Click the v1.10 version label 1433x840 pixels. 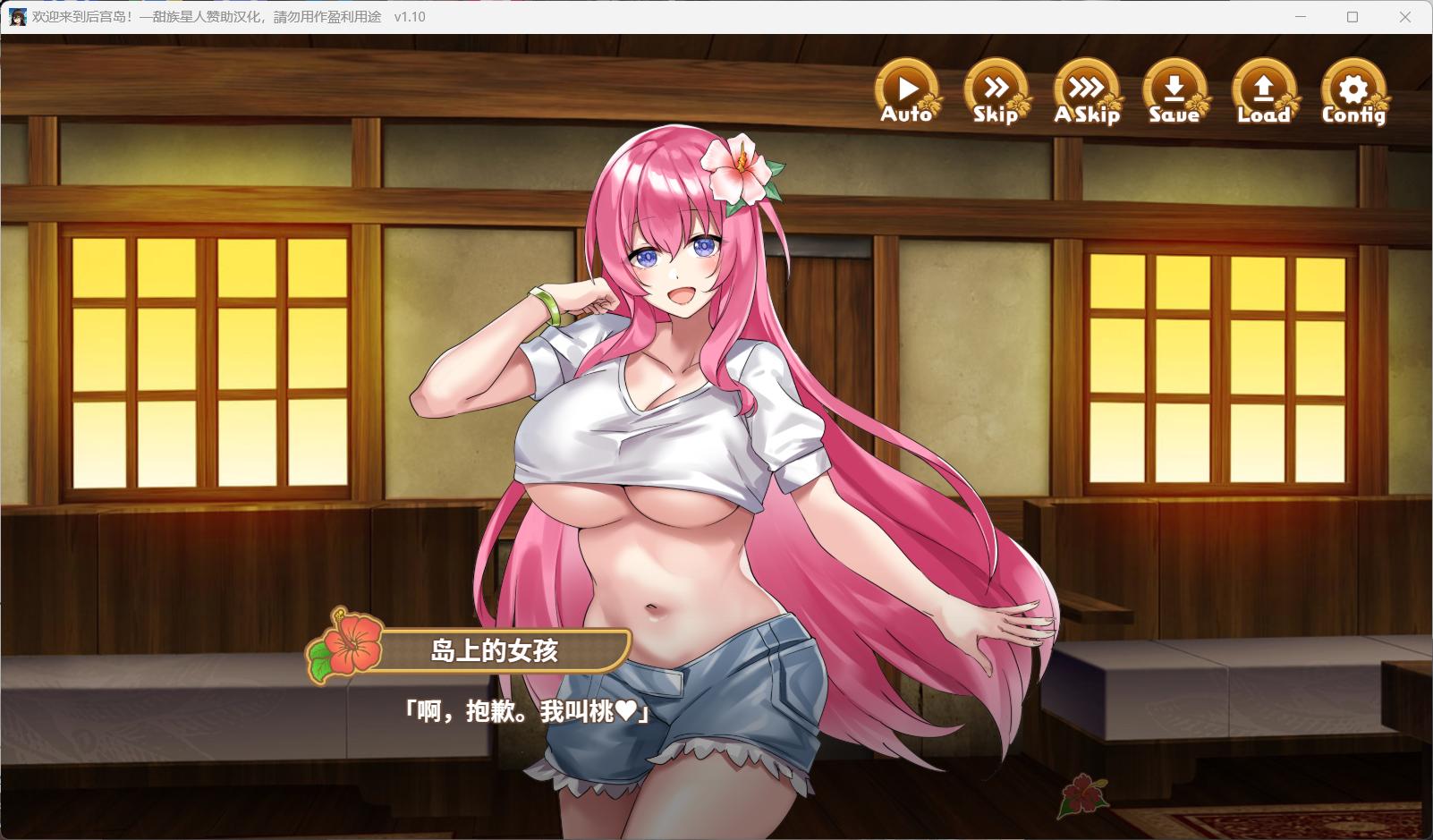coord(410,16)
